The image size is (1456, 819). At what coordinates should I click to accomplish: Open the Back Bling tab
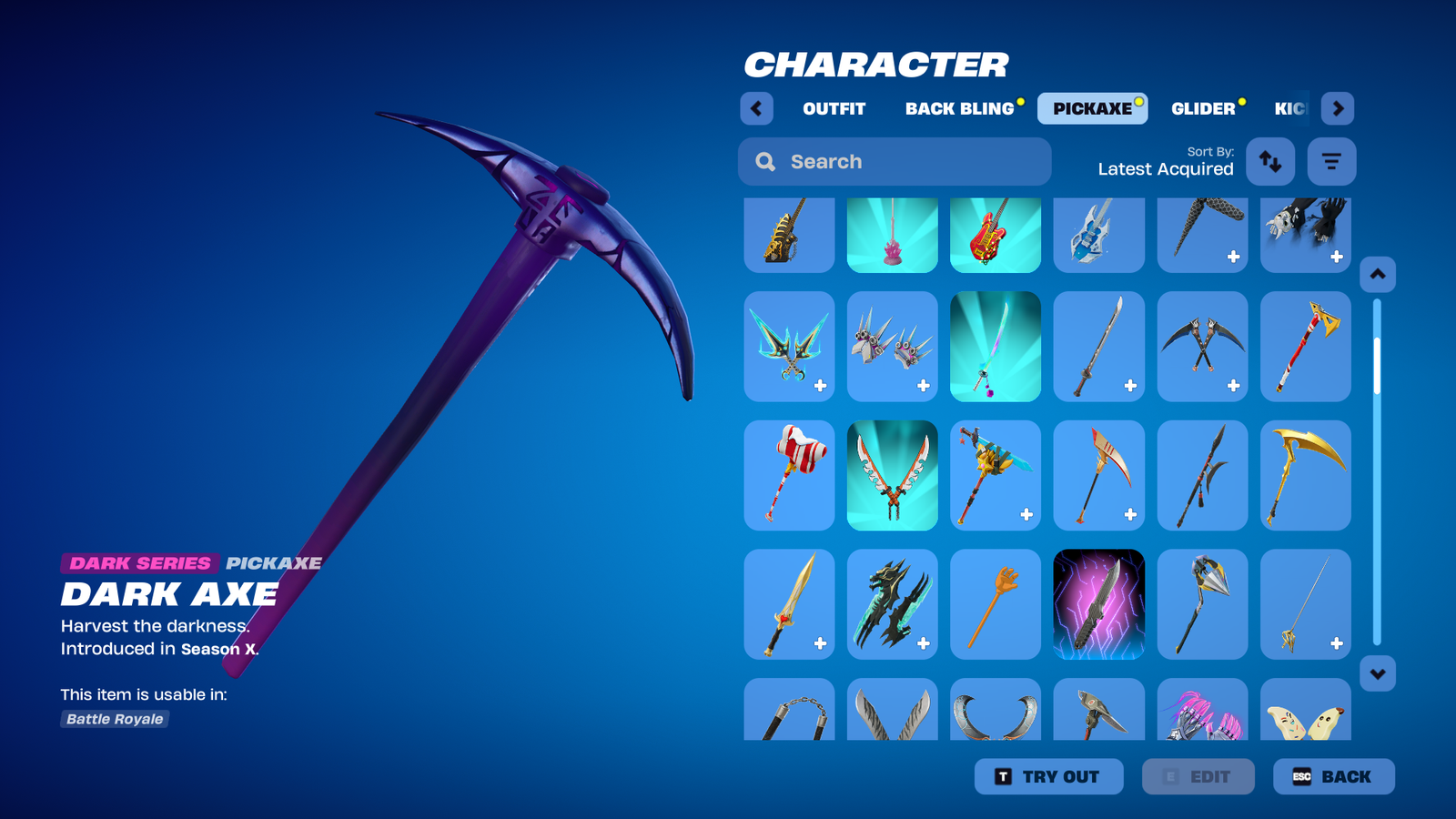[x=959, y=108]
